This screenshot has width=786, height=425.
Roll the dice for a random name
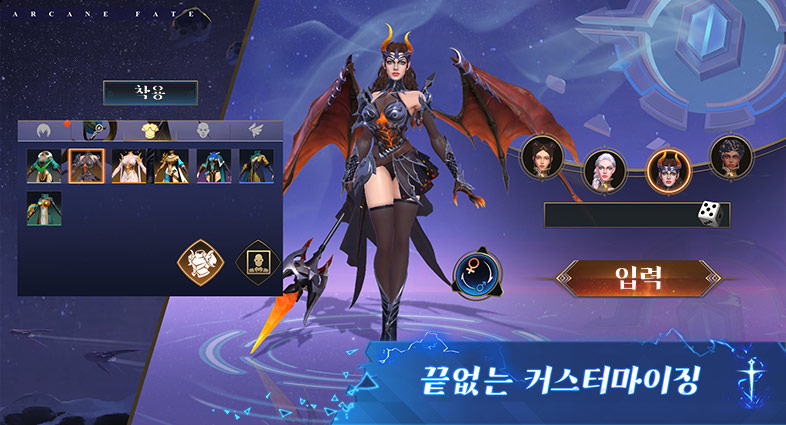coord(708,215)
